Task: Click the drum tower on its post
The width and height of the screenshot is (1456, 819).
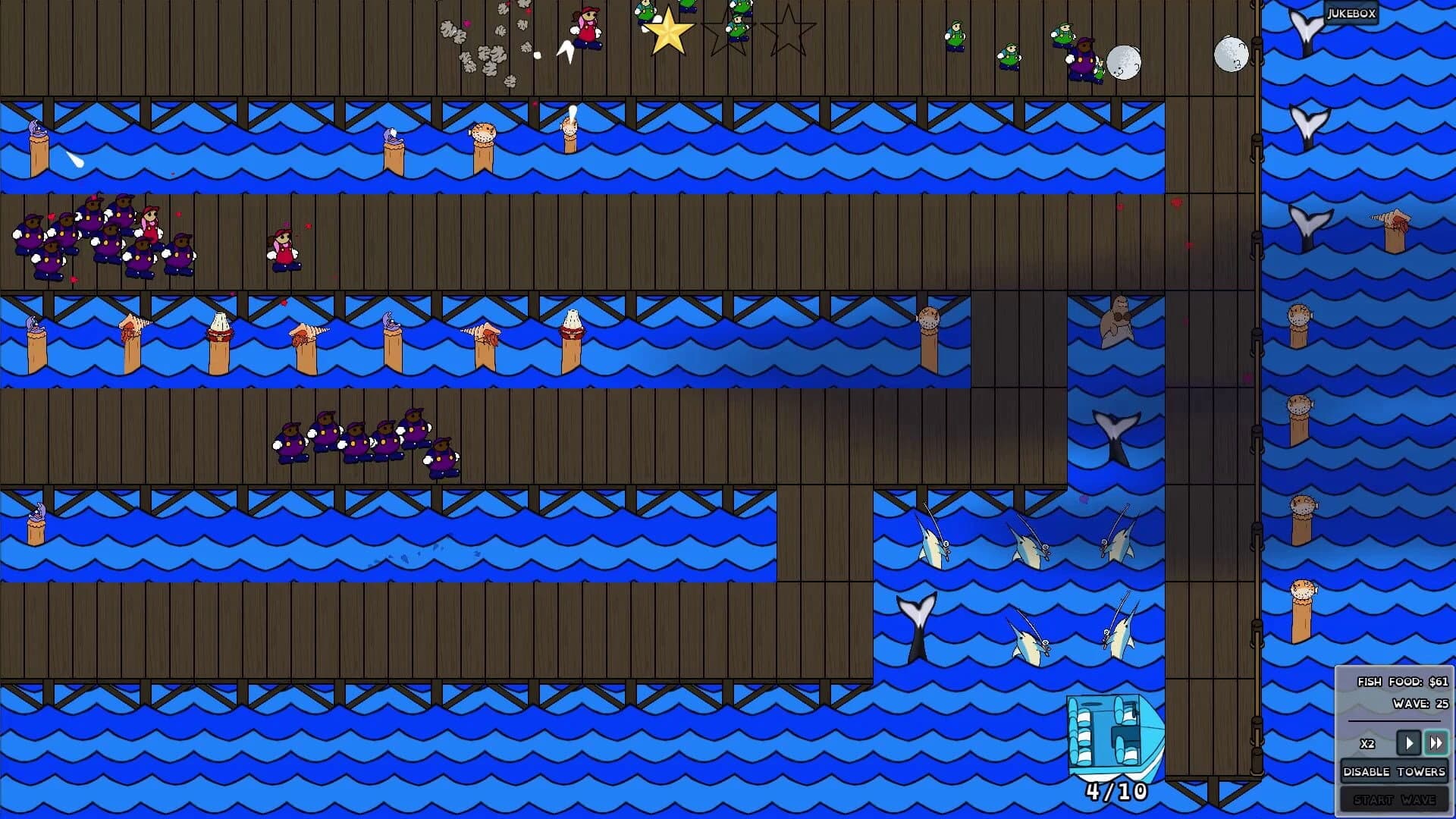Action: [x=571, y=330]
